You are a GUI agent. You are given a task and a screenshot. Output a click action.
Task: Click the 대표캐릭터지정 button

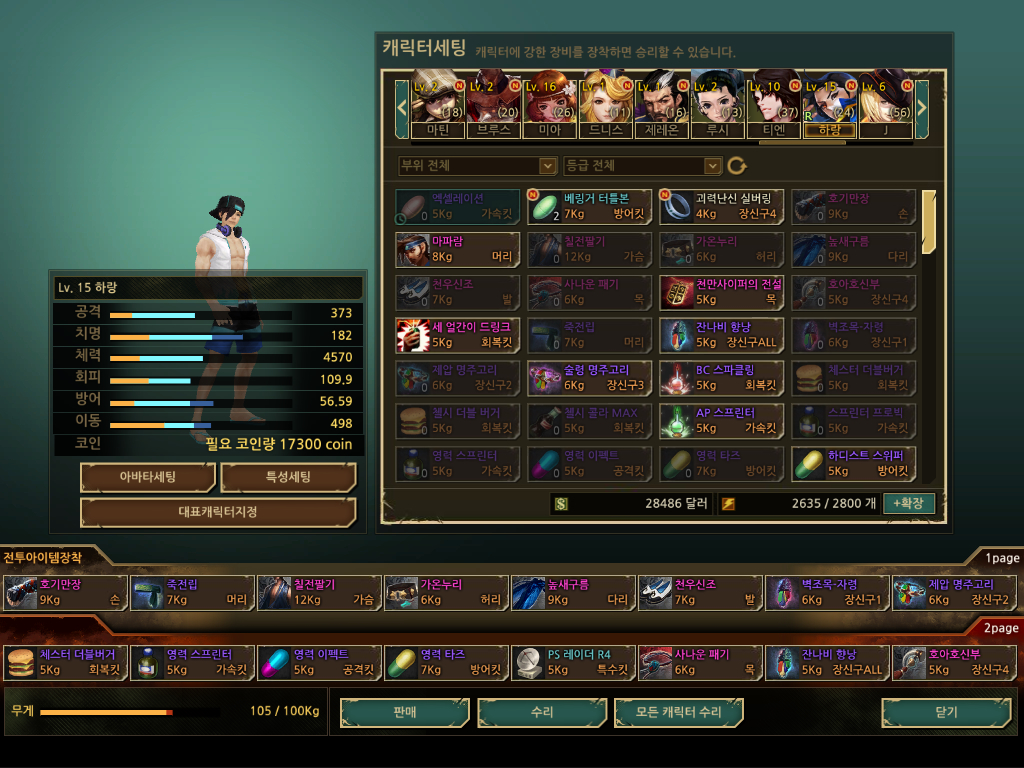point(217,512)
